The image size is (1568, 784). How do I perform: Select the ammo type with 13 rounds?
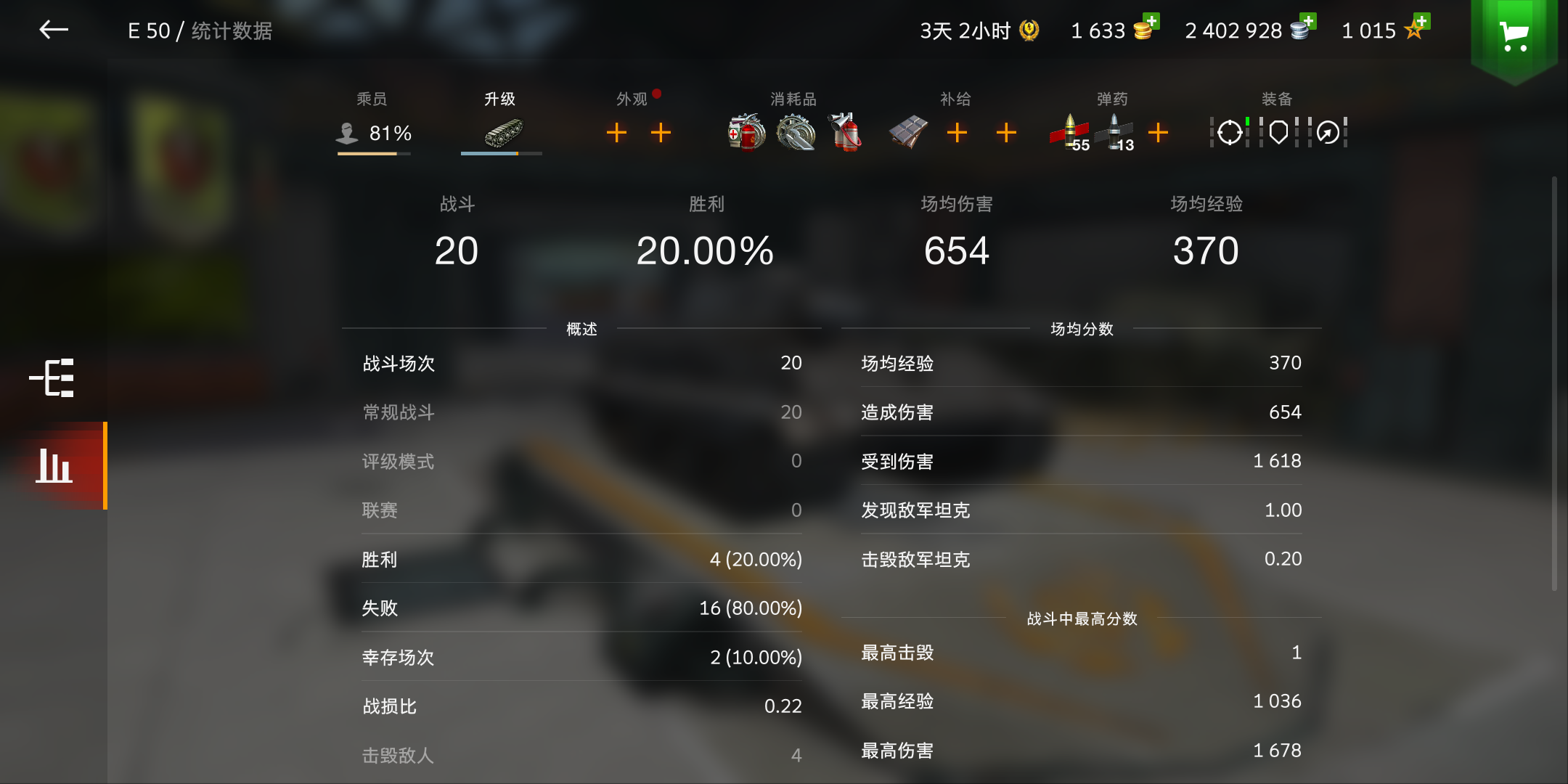tap(1116, 132)
